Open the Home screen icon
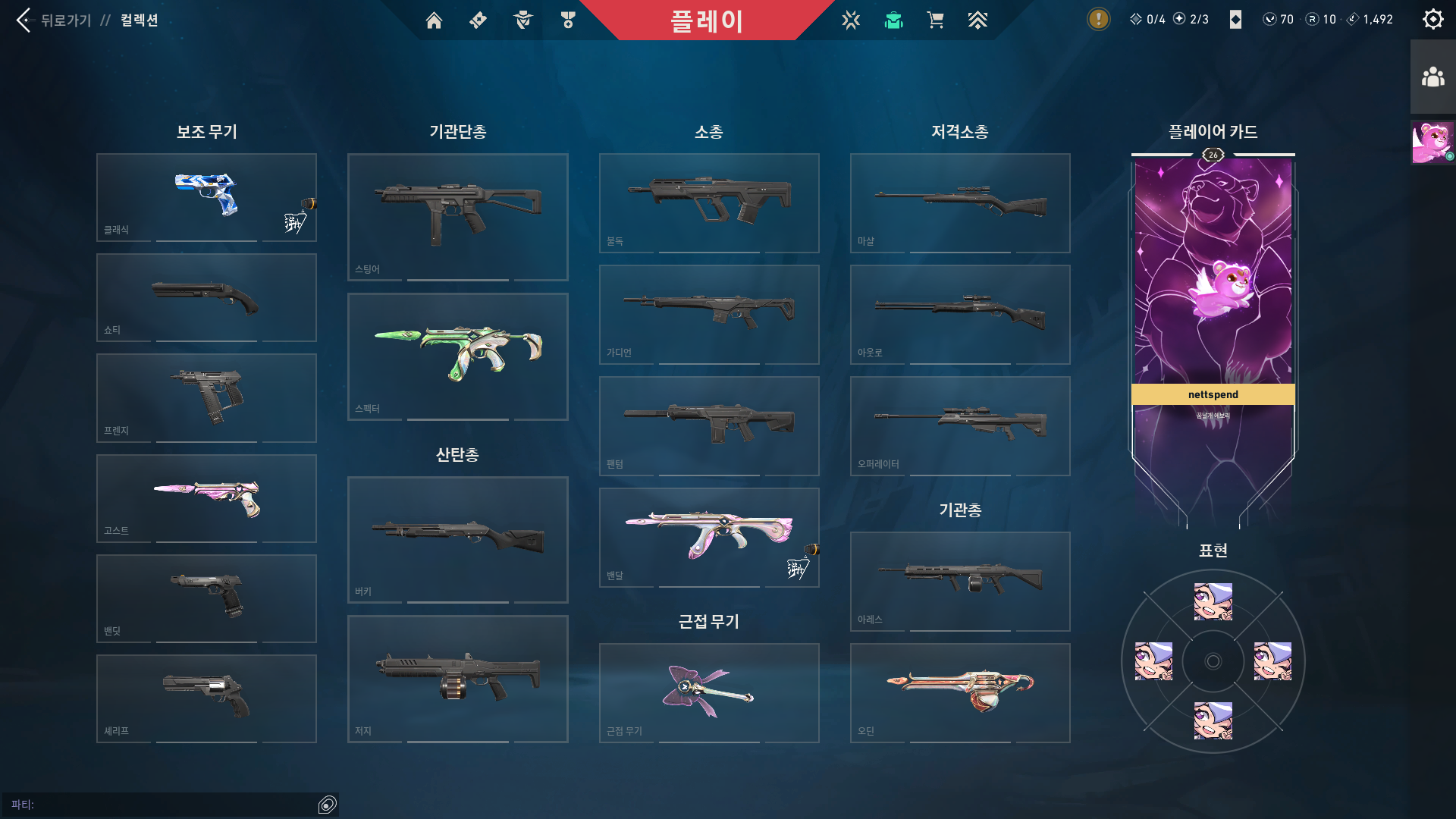Viewport: 1456px width, 819px height. pyautogui.click(x=434, y=20)
